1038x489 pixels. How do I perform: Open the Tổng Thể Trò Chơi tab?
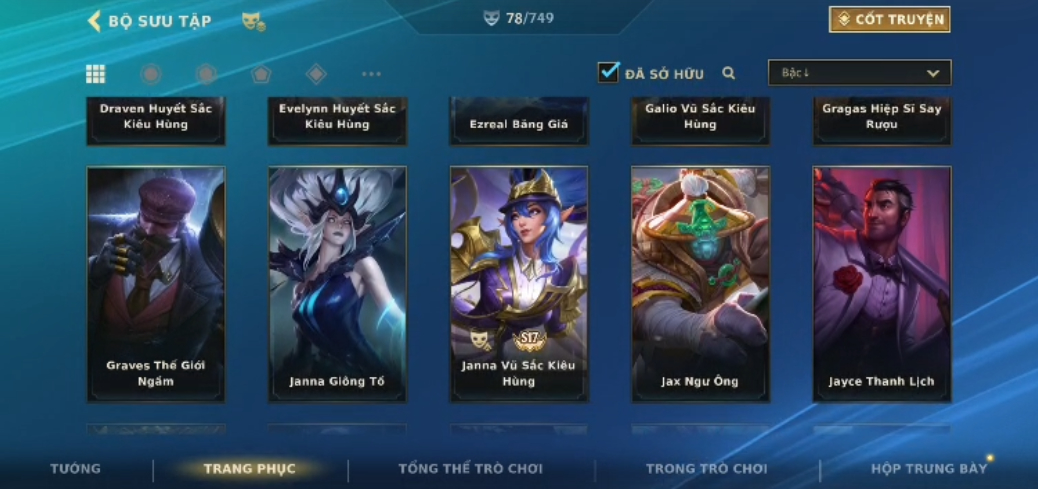click(x=470, y=469)
